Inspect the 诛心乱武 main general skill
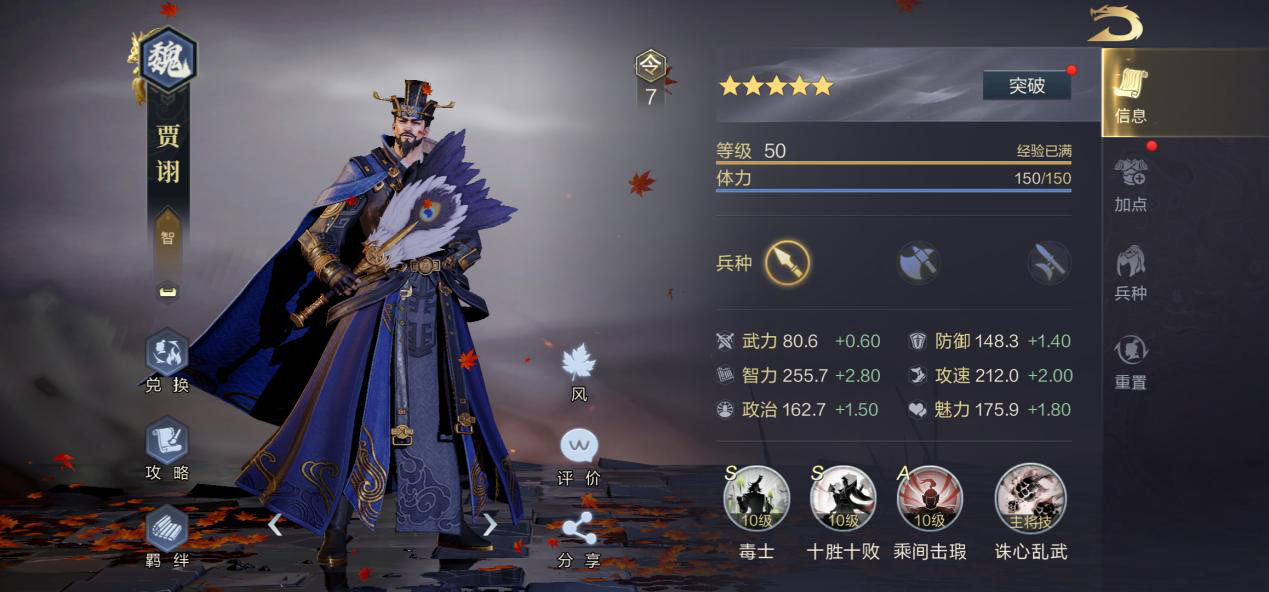 point(1030,499)
